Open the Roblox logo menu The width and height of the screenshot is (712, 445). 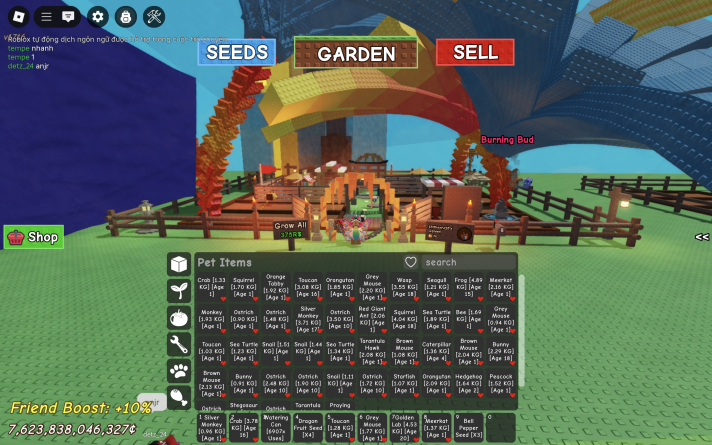[x=17, y=16]
